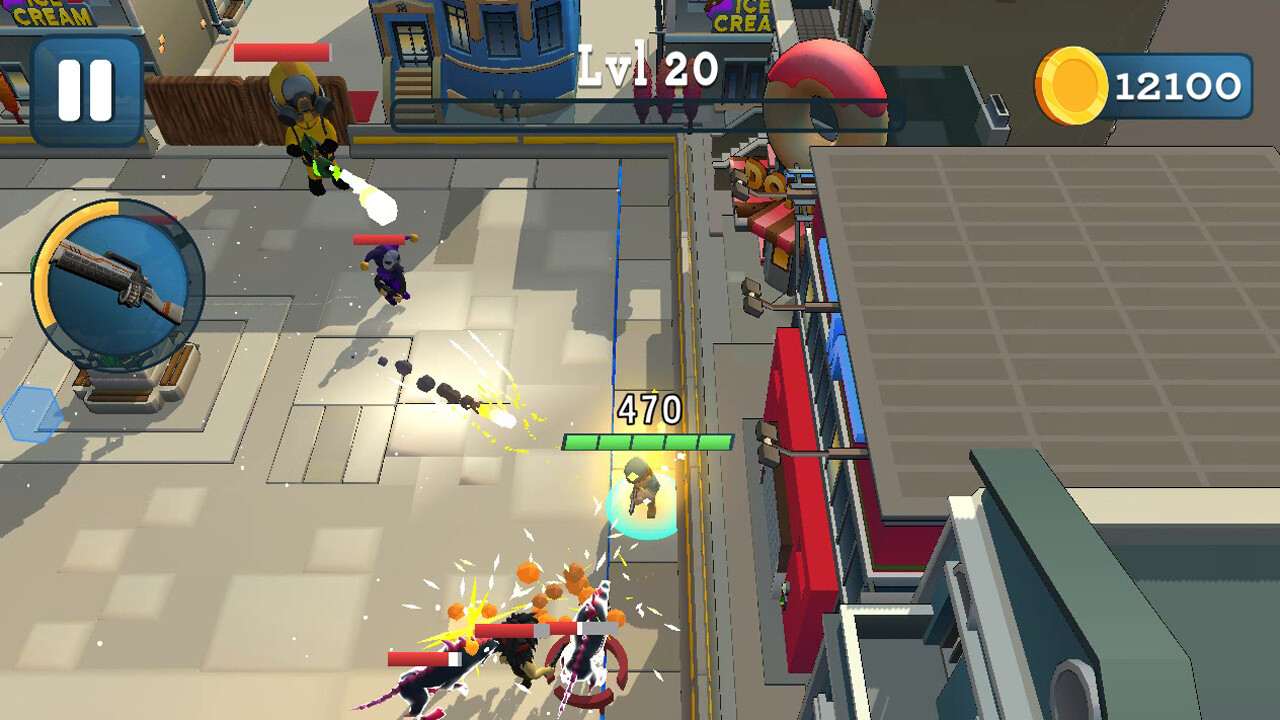Click the glowing player character
This screenshot has width=1280, height=720.
click(x=640, y=490)
